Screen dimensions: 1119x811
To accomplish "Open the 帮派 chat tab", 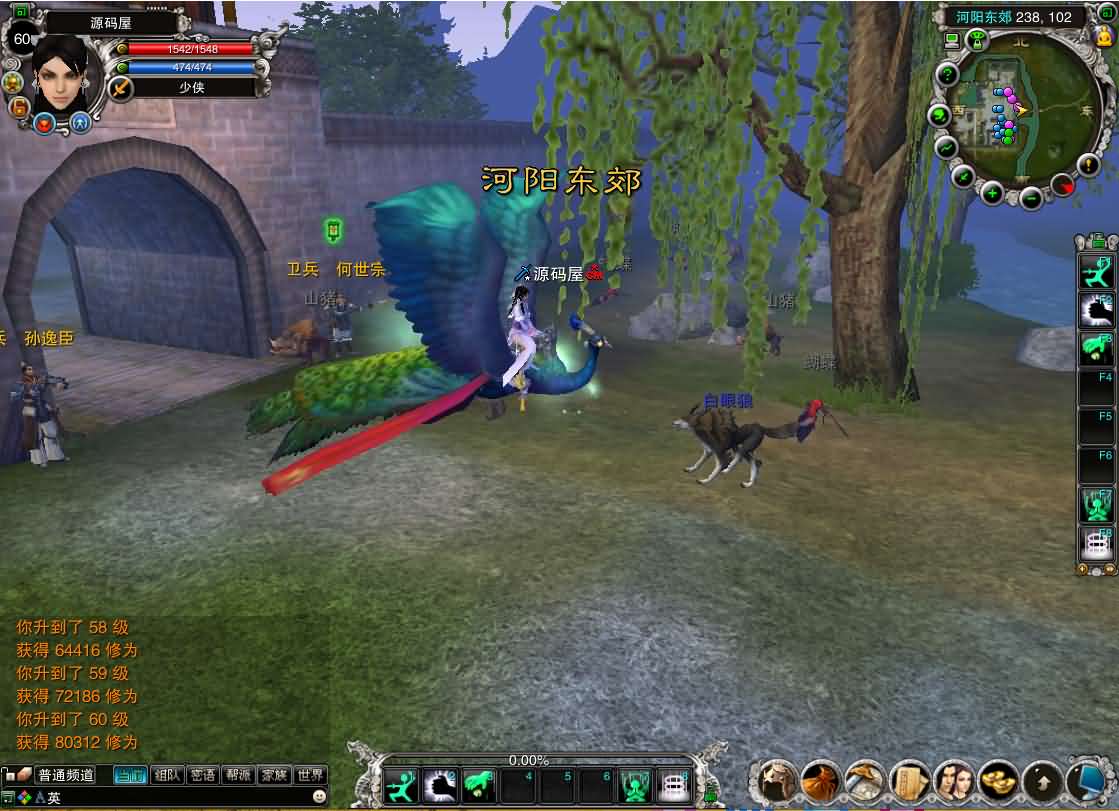I will click(x=238, y=775).
